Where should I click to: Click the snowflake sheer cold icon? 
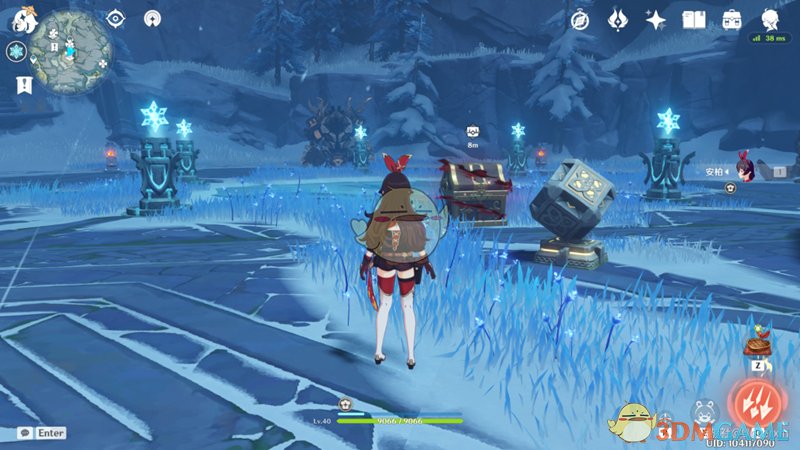pos(17,52)
